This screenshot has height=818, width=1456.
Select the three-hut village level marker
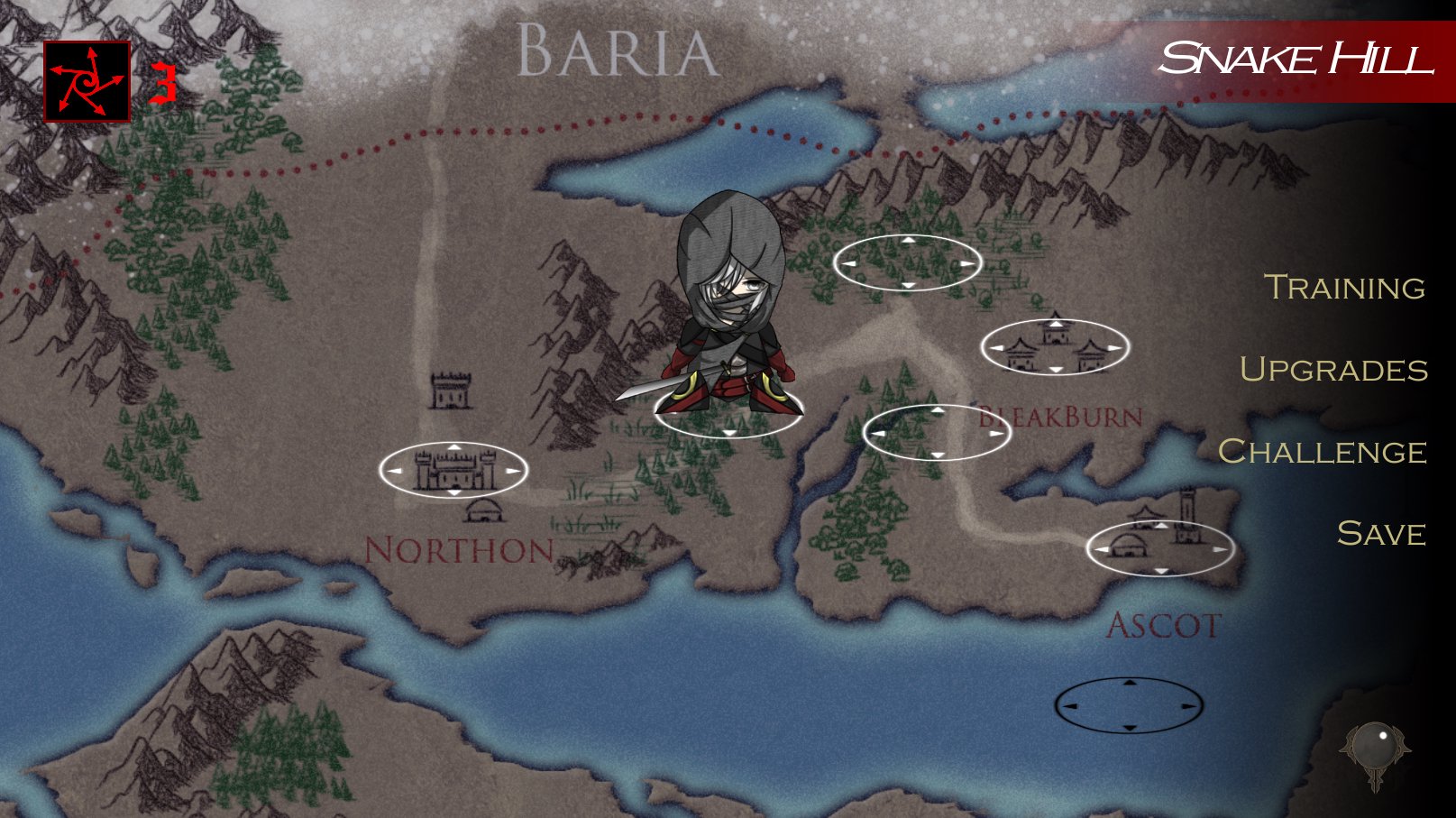(x=1055, y=347)
